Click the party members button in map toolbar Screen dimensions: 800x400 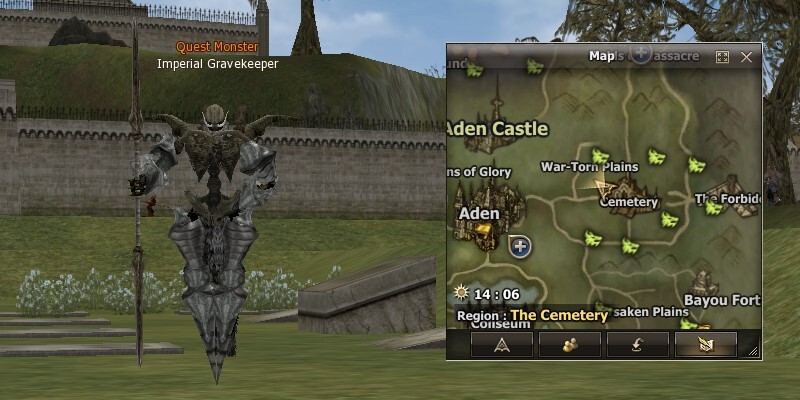click(x=570, y=344)
